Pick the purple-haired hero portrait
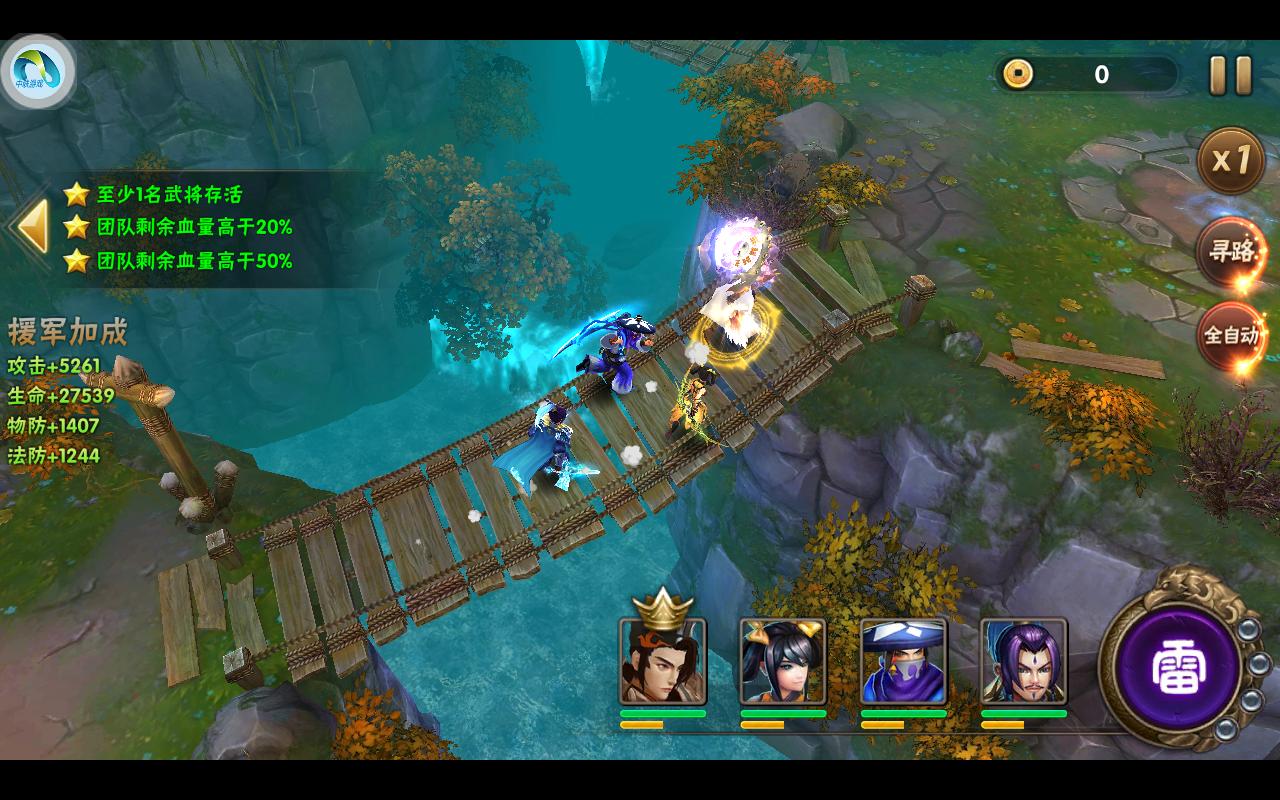1280x800 pixels. 1023,661
